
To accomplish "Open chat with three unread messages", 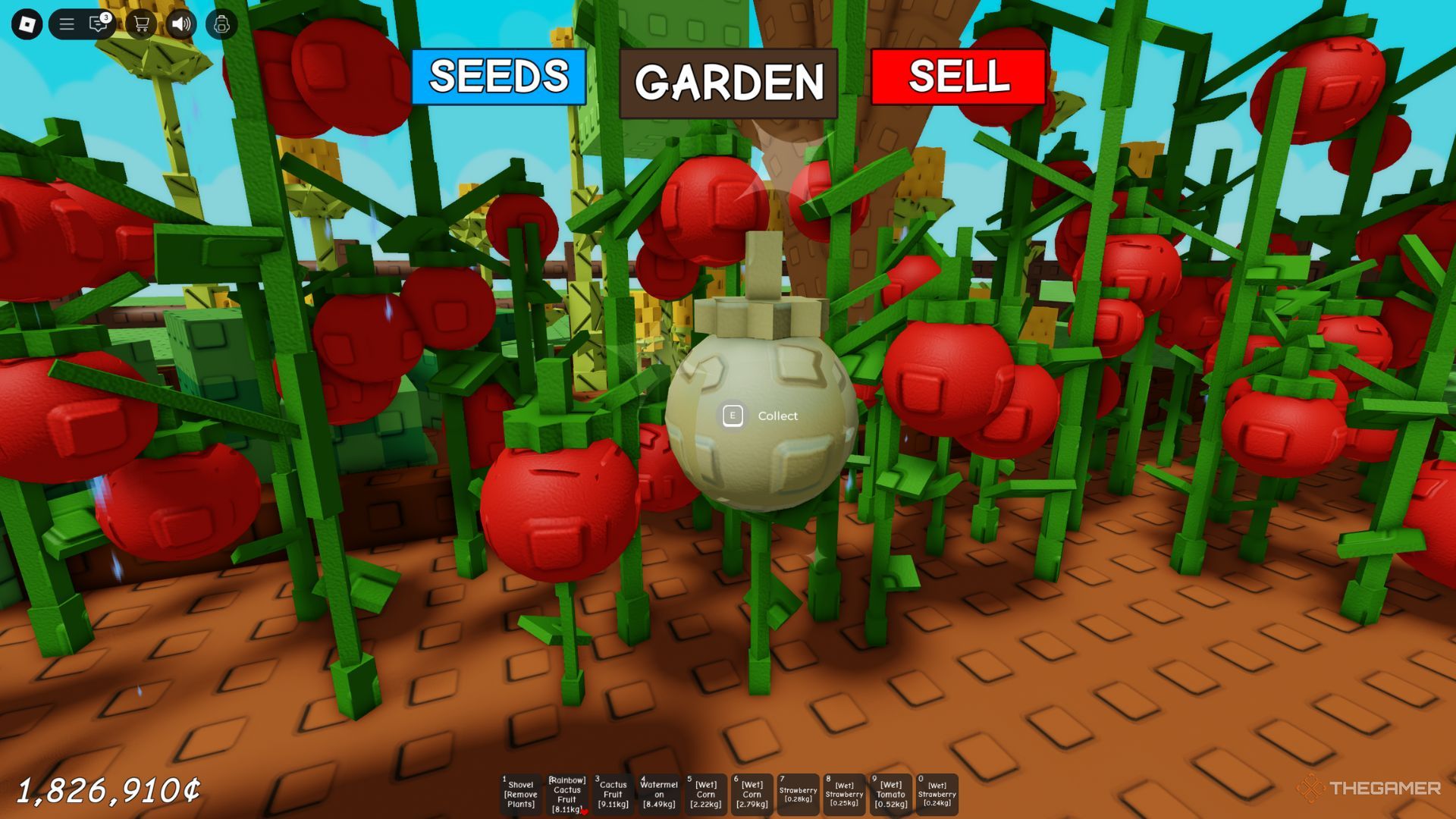I will pyautogui.click(x=99, y=24).
